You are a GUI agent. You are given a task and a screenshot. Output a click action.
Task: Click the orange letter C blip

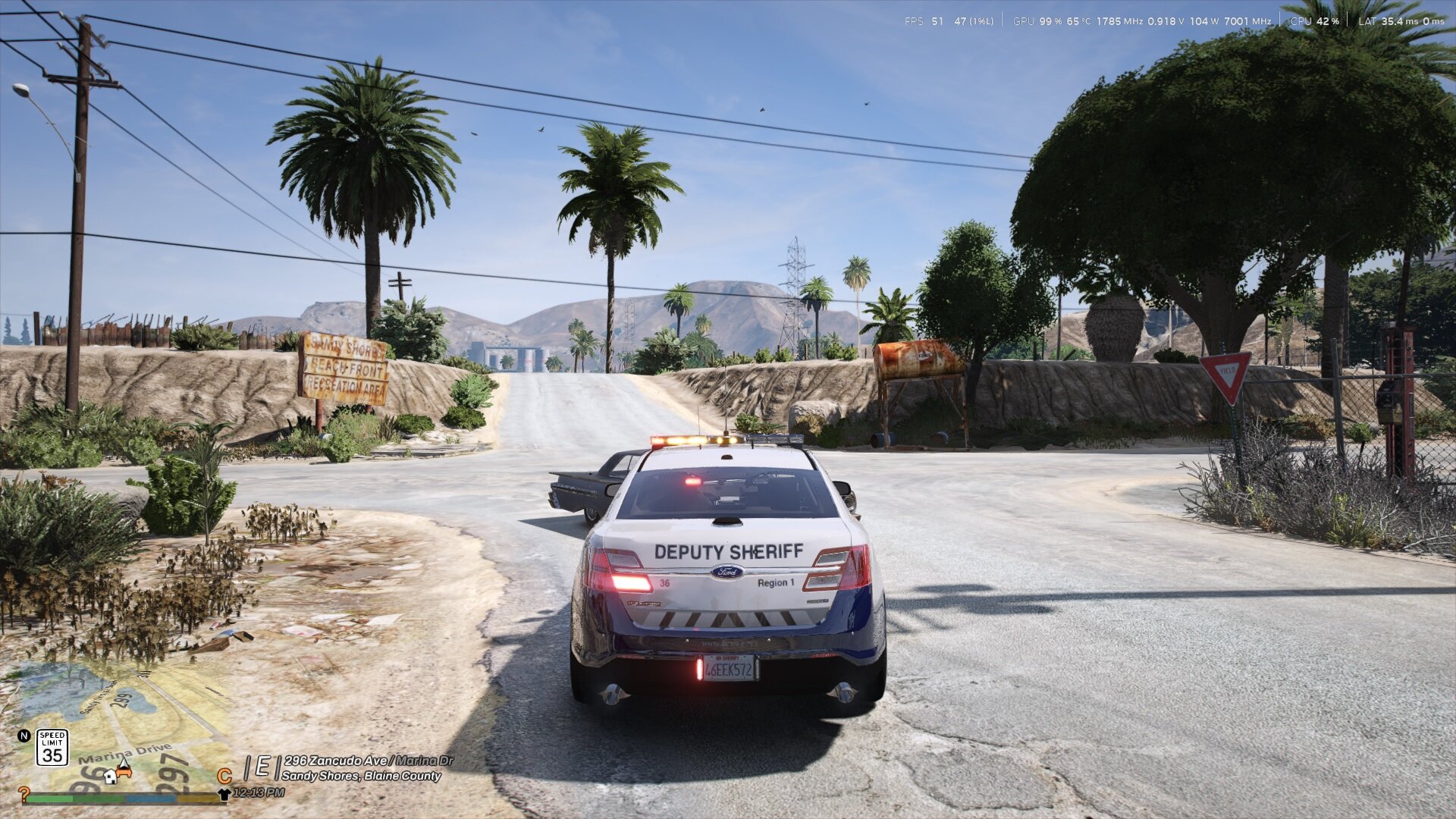(x=224, y=777)
